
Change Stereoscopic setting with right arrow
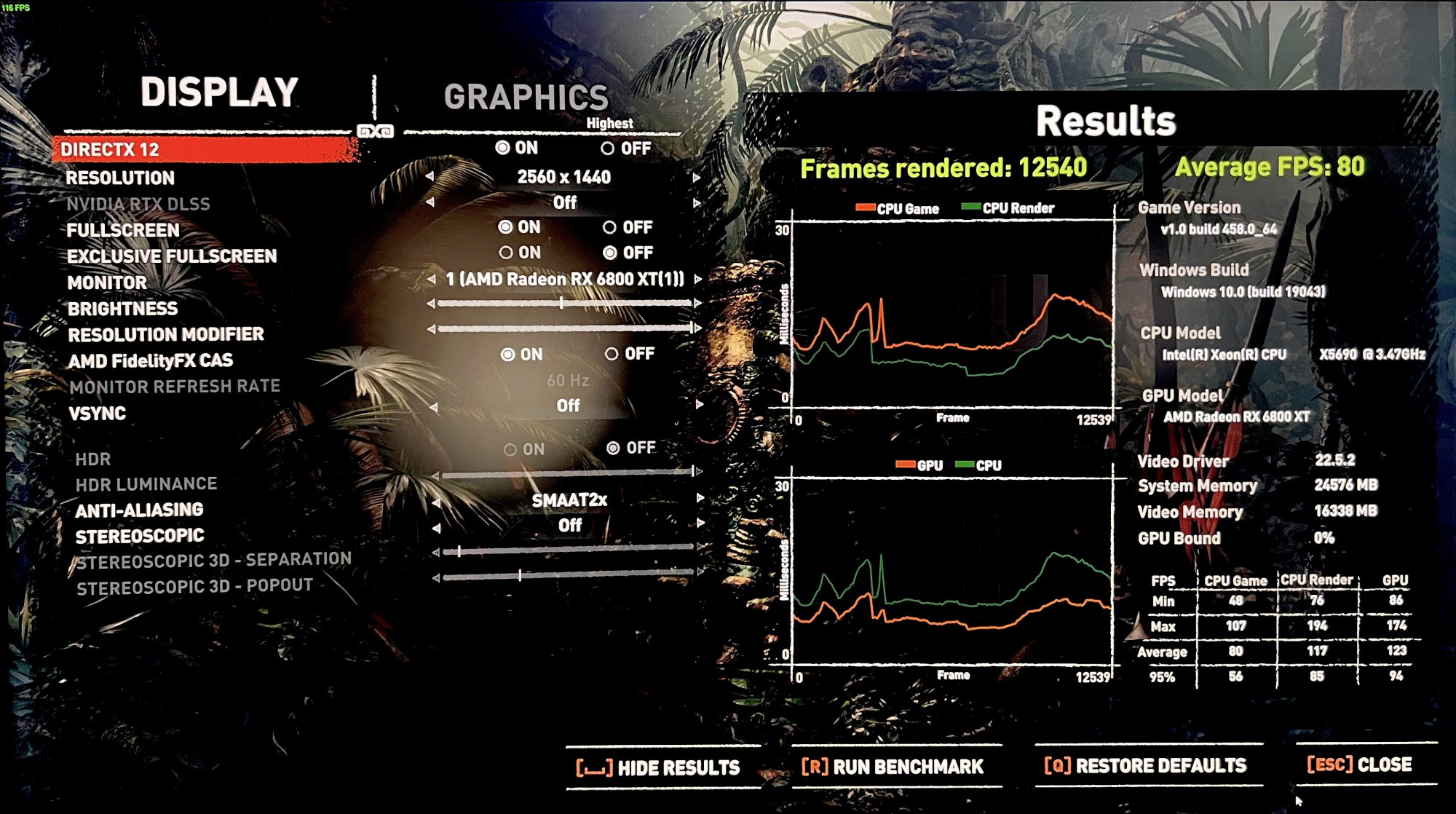tap(700, 523)
